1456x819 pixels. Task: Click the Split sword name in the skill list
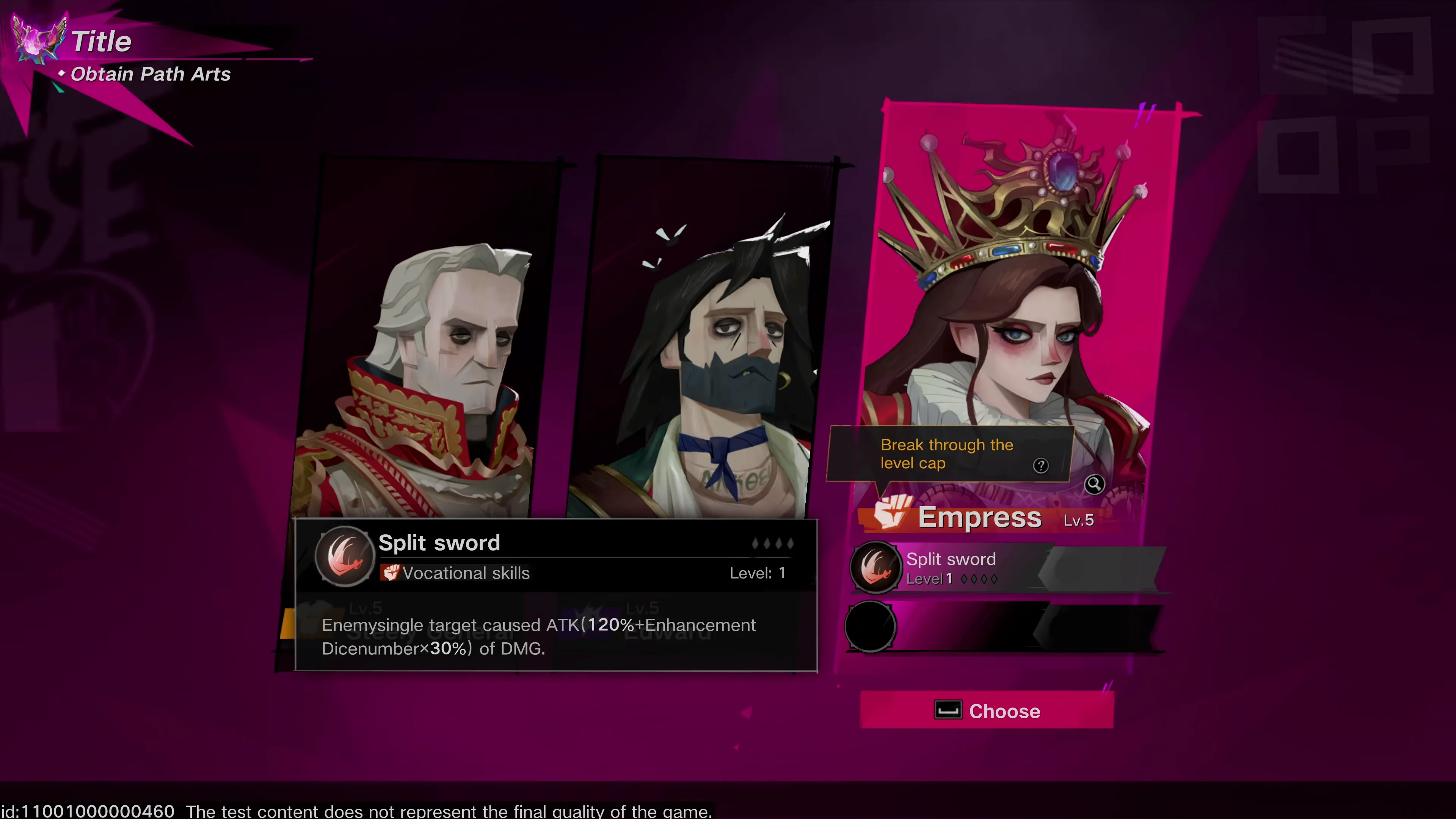point(951,559)
